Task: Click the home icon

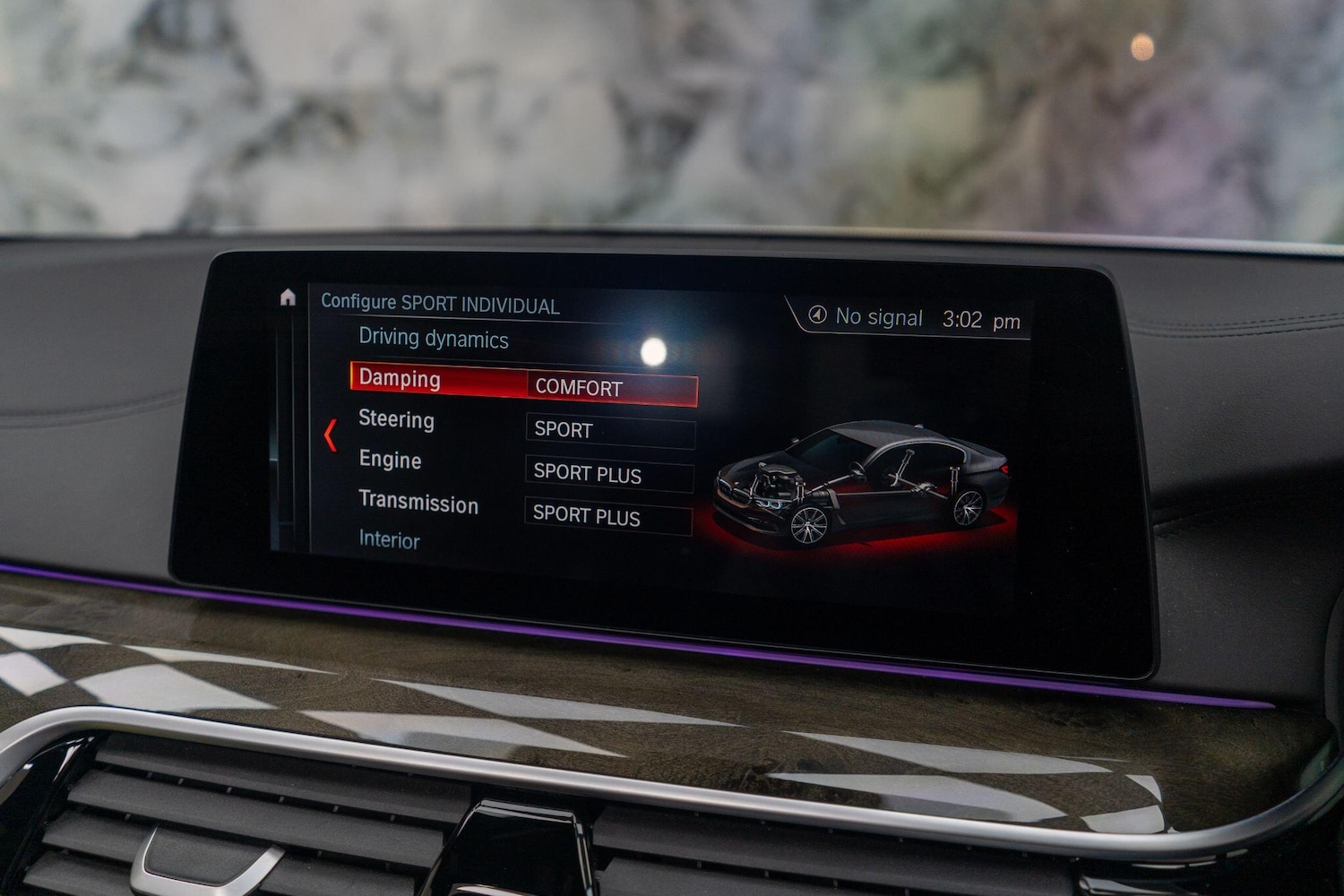Action: pyautogui.click(x=289, y=296)
